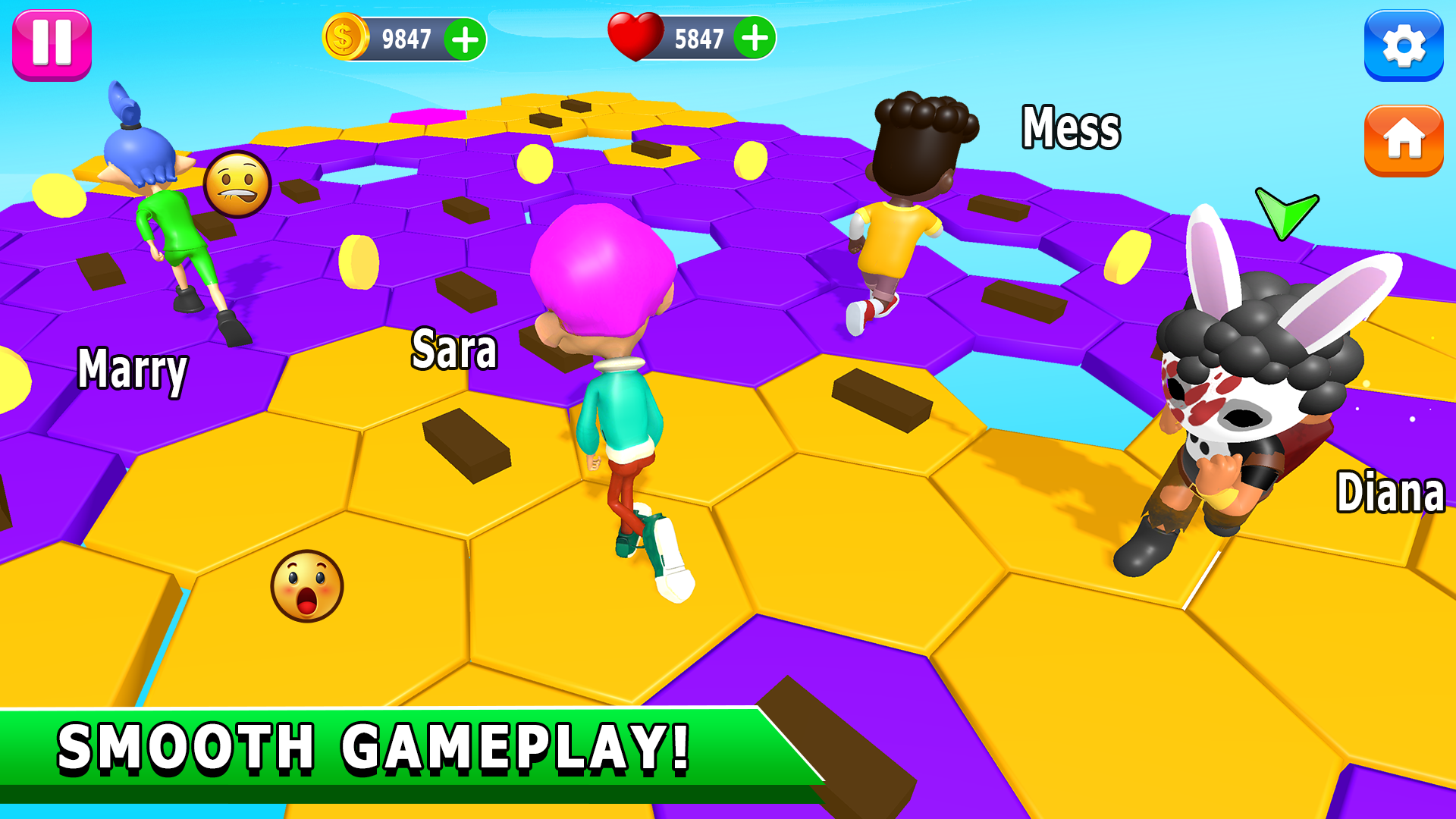Select the character labeled Sara
The height and width of the screenshot is (819, 1456).
pyautogui.click(x=622, y=394)
